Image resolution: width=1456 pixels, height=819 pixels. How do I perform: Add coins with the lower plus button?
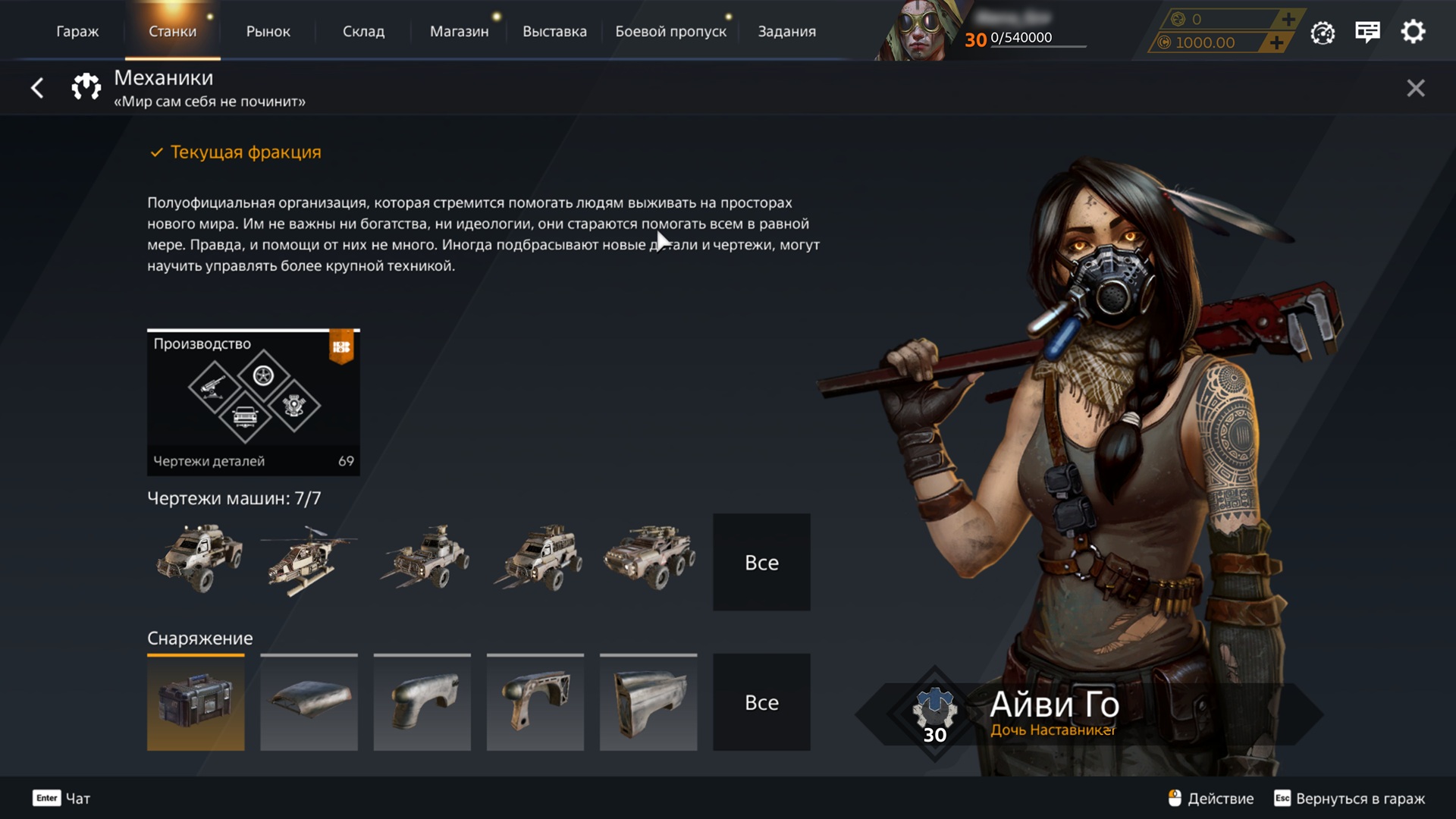[x=1277, y=42]
